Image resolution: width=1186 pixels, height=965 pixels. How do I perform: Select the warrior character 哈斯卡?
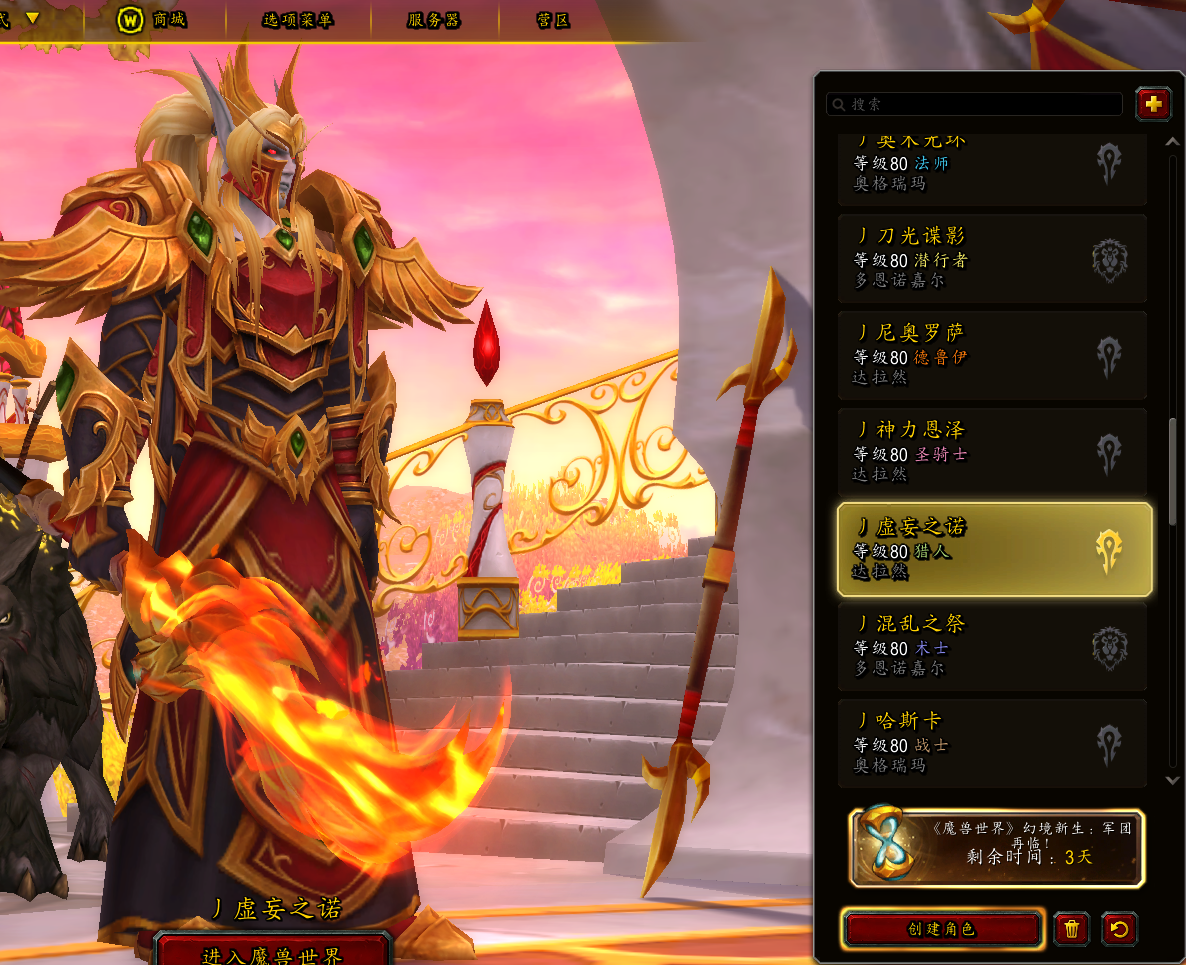coord(992,743)
